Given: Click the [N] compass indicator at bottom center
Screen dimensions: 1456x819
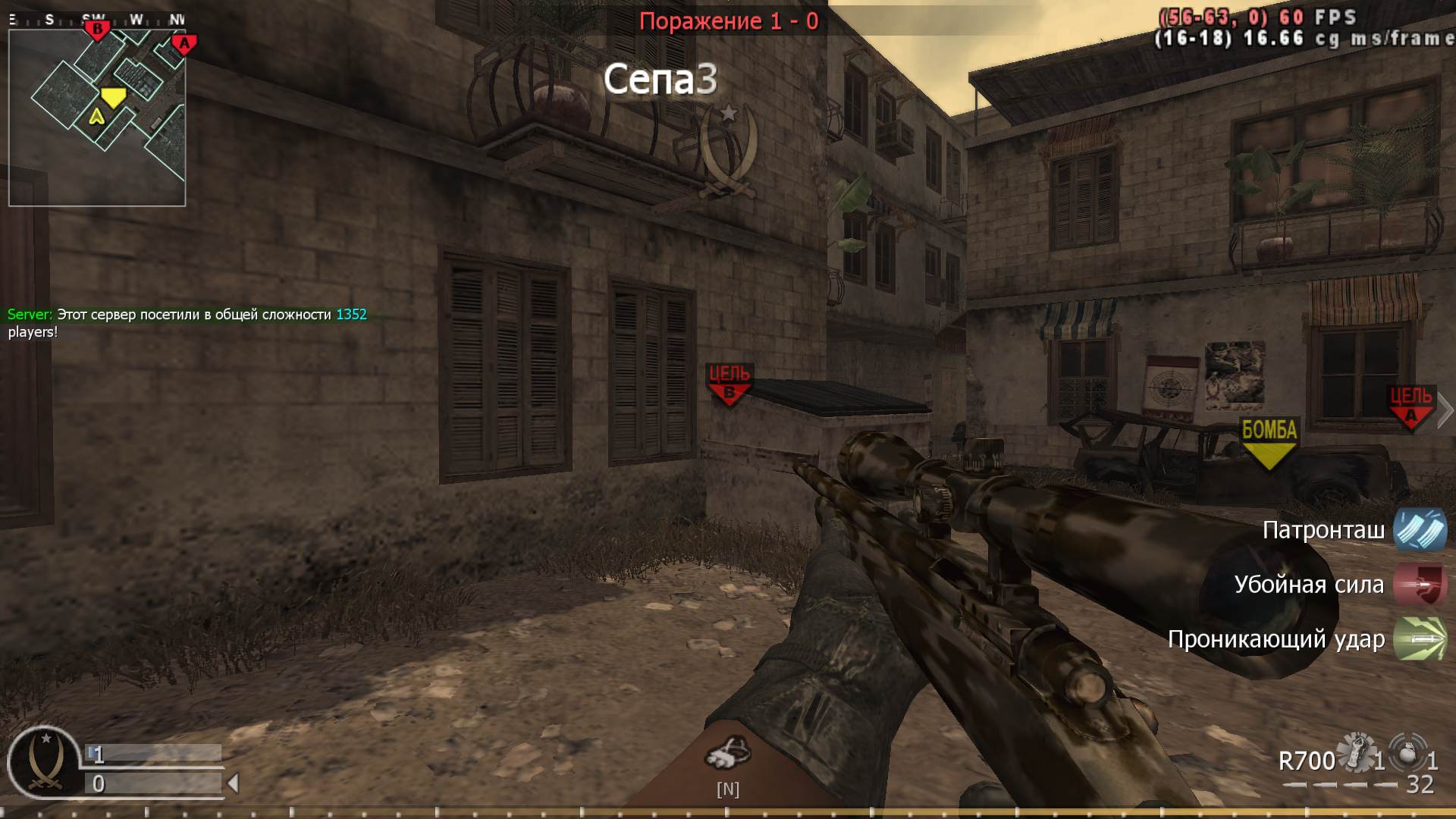Looking at the screenshot, I should click(x=728, y=789).
